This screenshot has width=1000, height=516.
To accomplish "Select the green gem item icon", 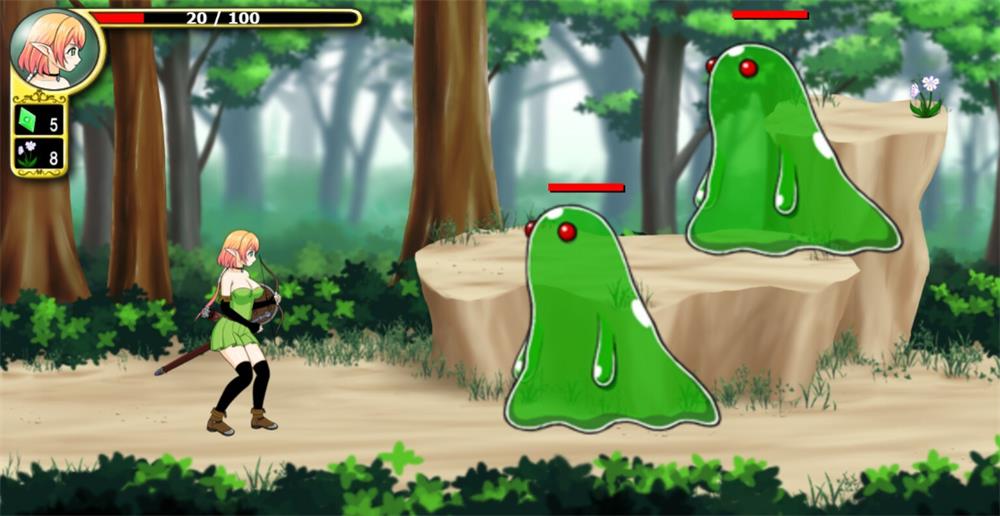I will point(28,121).
